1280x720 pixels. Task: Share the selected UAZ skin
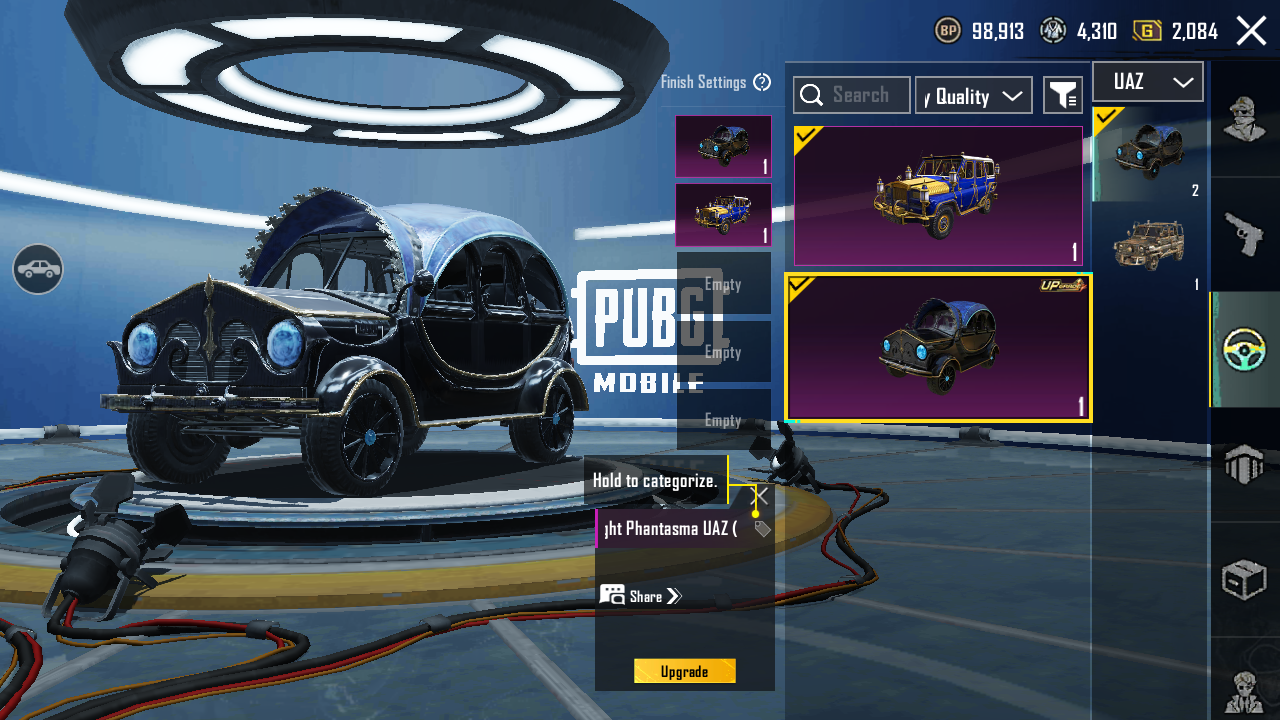pyautogui.click(x=641, y=596)
